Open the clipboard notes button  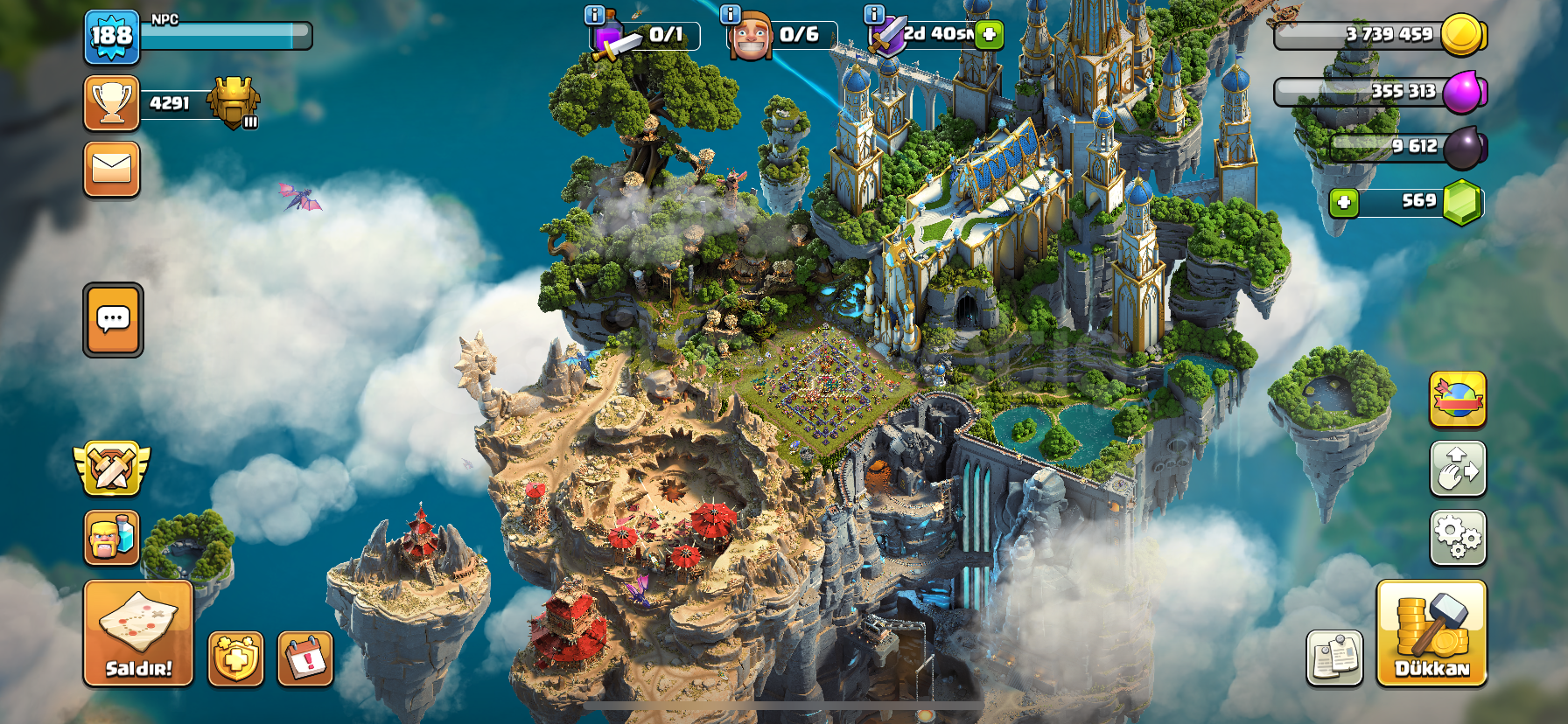pos(1334,658)
